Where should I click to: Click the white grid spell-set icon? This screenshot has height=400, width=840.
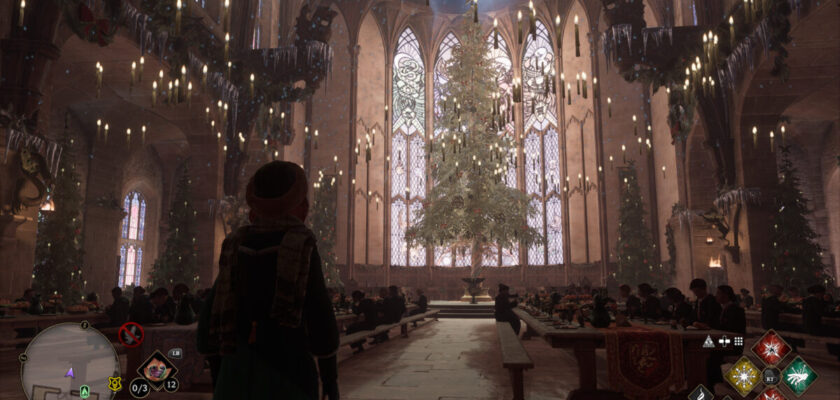click(737, 341)
